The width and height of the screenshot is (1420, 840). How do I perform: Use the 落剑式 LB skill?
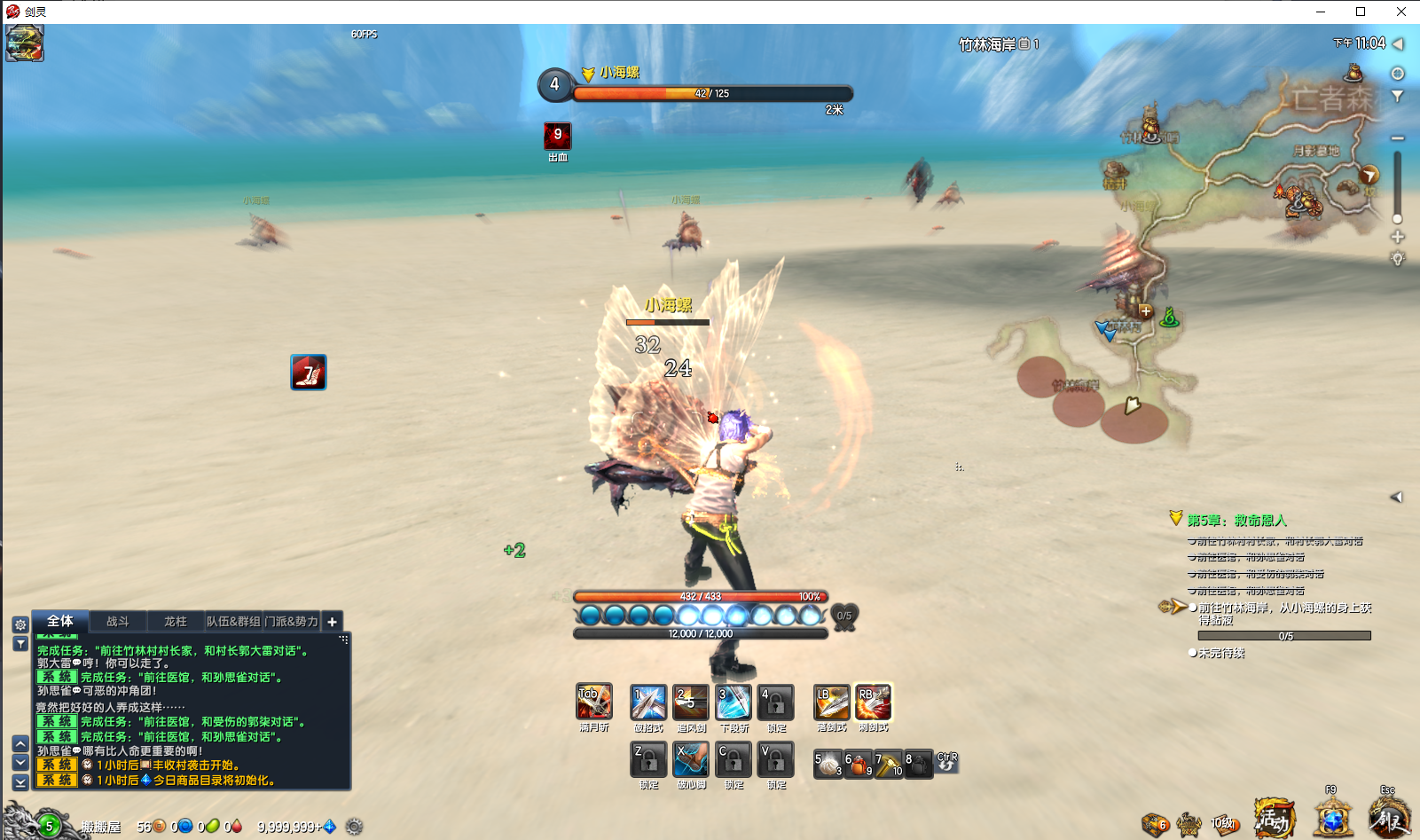(831, 702)
